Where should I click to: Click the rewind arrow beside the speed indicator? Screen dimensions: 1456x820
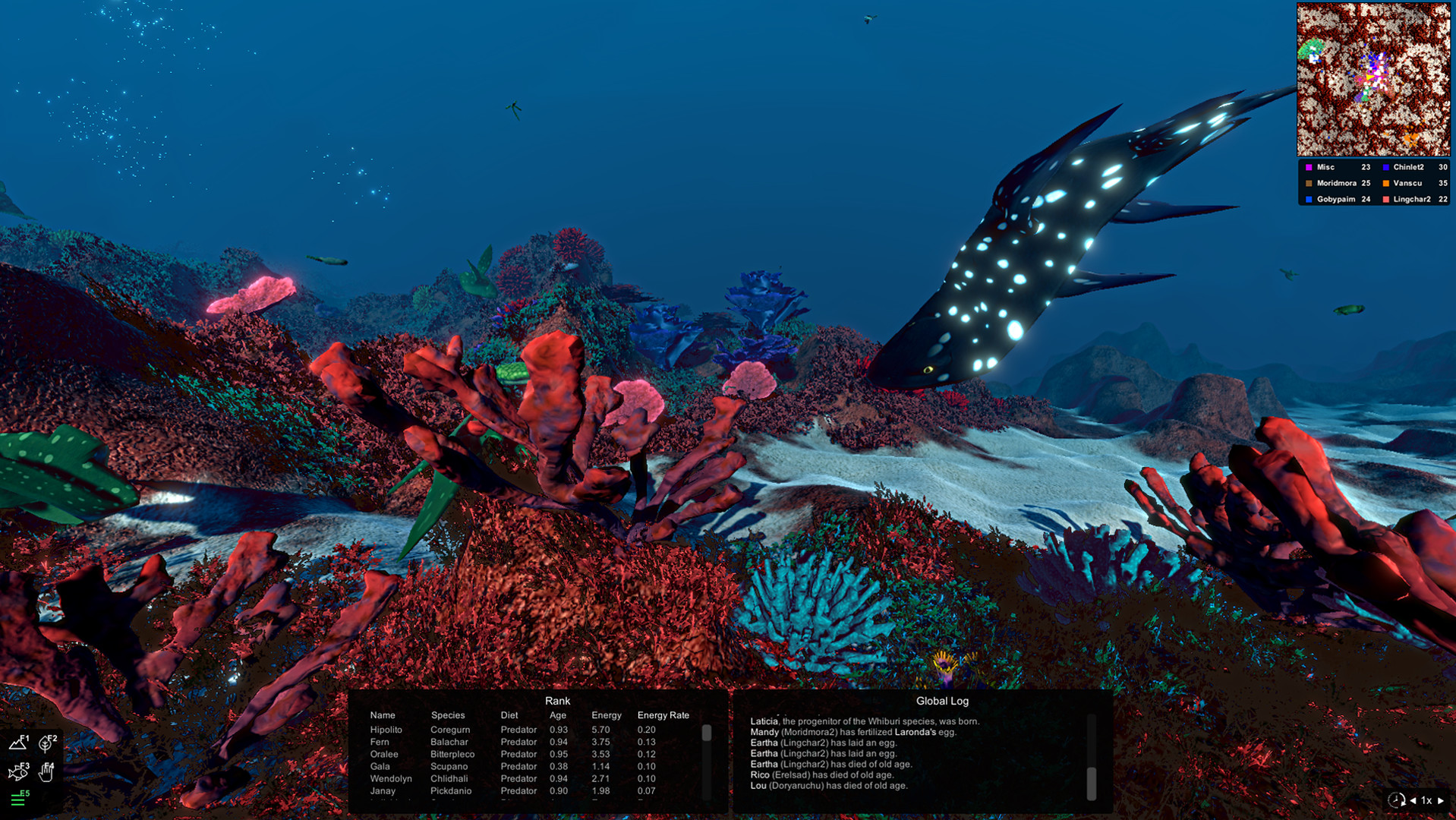(1413, 799)
